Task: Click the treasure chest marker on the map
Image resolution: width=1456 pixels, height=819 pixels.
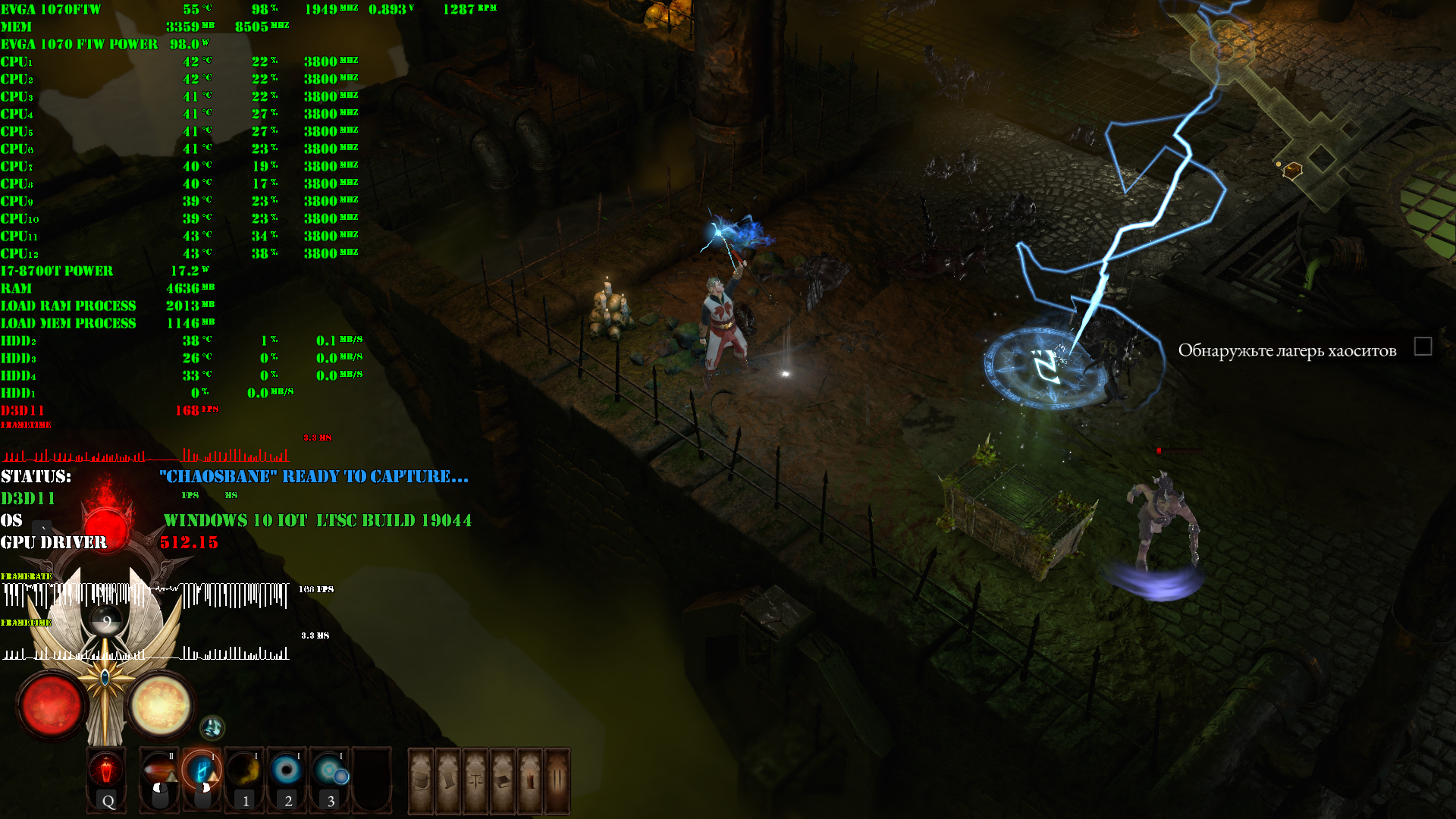Action: pos(1292,170)
